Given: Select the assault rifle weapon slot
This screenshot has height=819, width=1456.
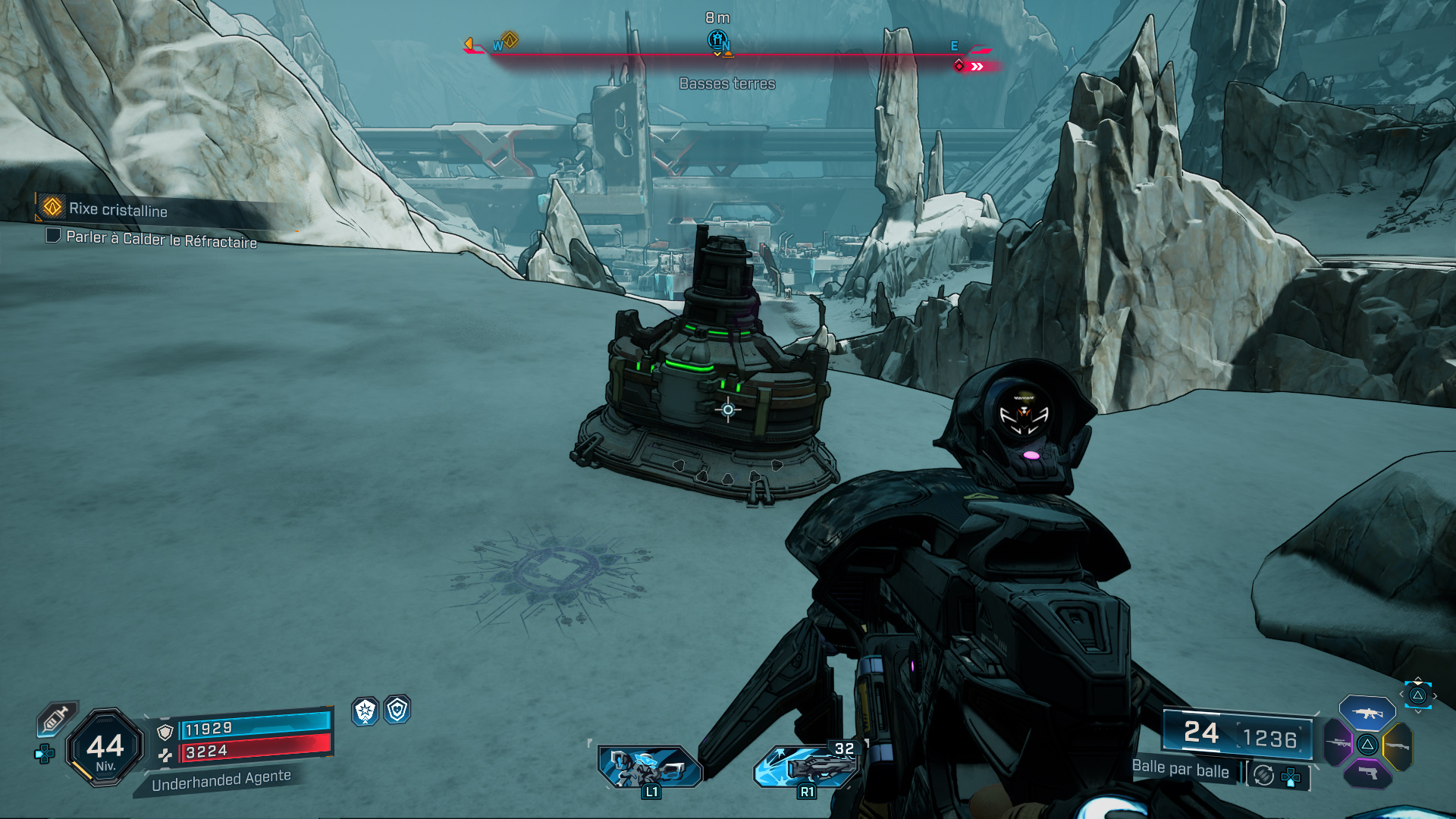Looking at the screenshot, I should click(x=1367, y=714).
